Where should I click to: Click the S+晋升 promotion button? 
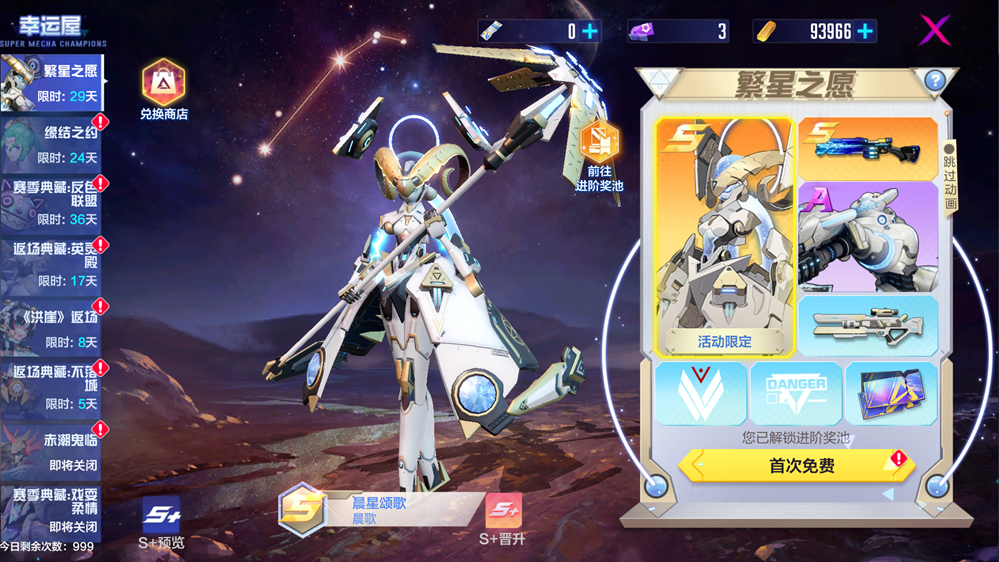[x=503, y=520]
